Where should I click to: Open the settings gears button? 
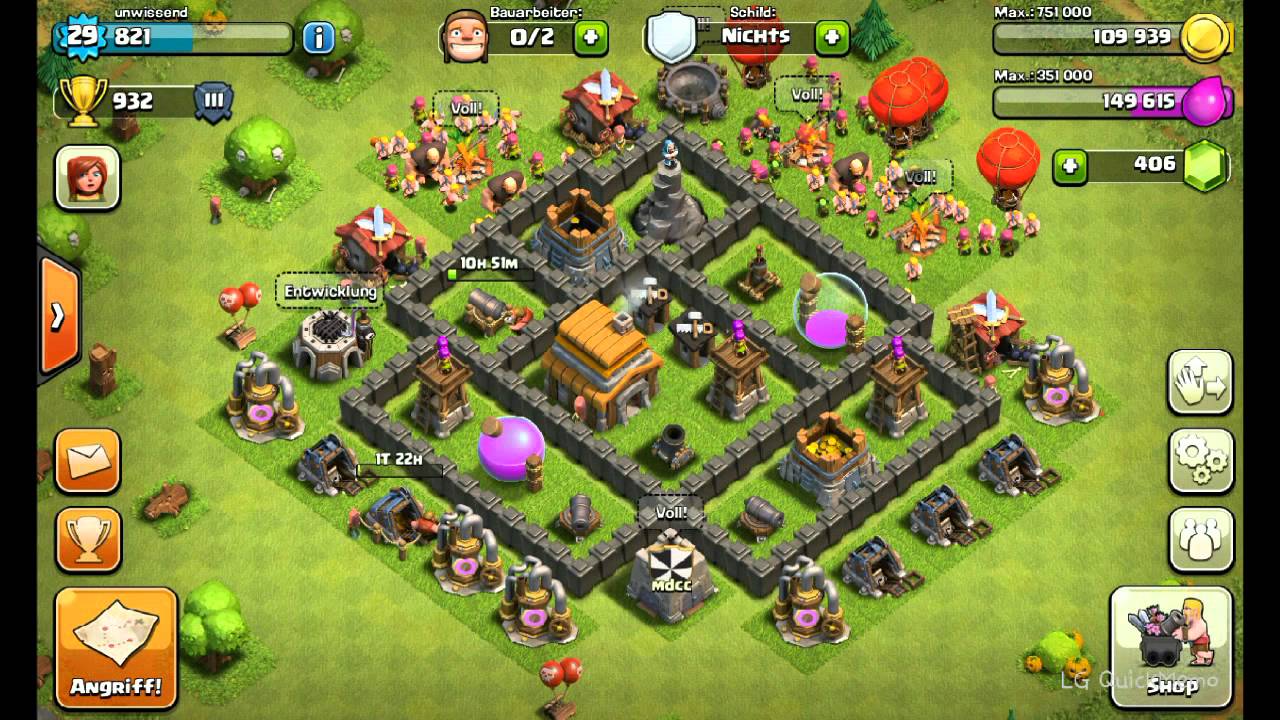click(x=1200, y=460)
